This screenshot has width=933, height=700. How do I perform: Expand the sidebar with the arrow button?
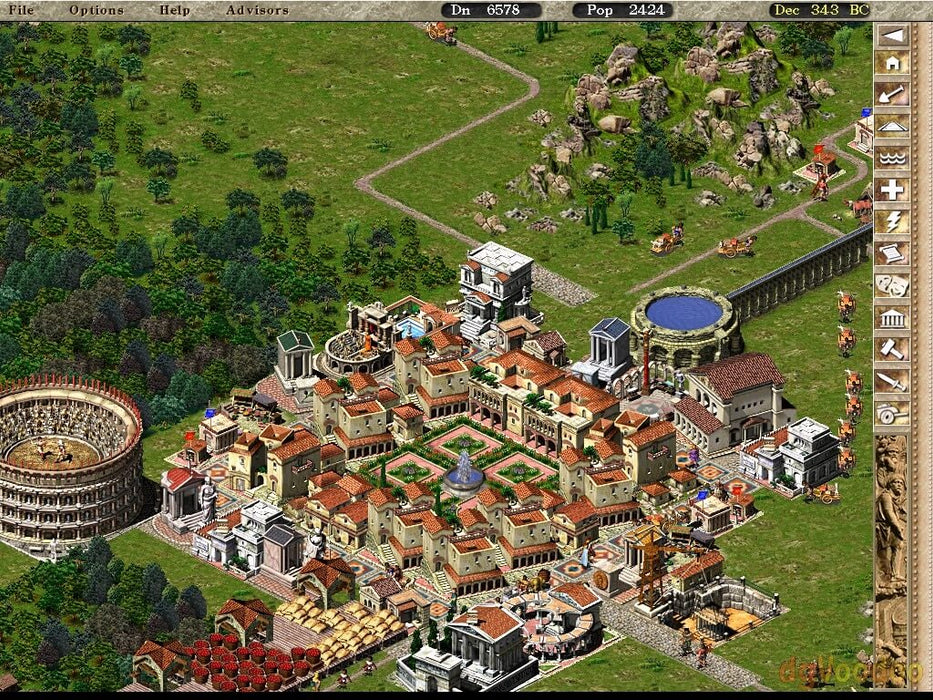(892, 36)
